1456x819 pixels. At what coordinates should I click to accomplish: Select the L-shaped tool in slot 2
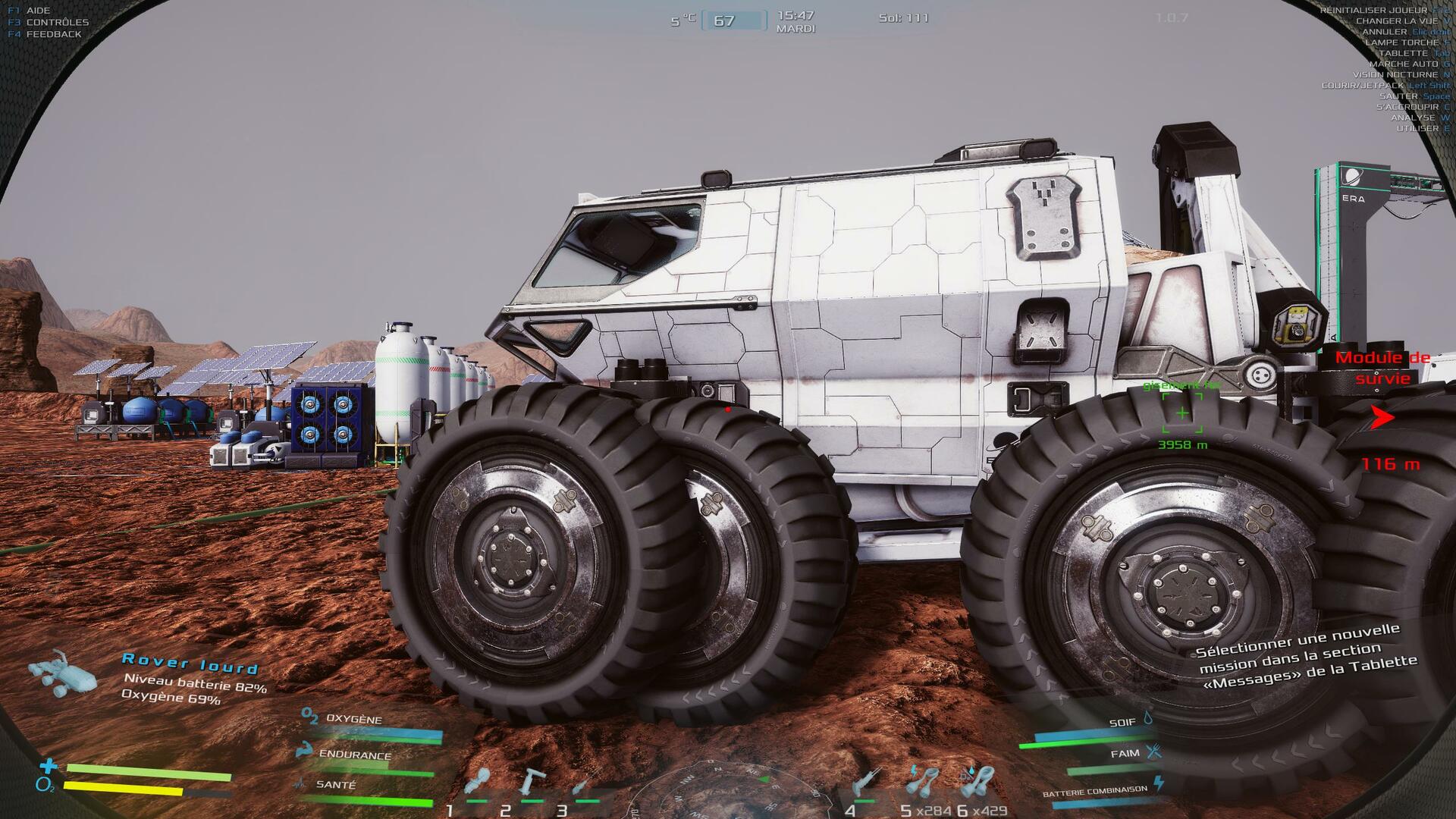pyautogui.click(x=532, y=783)
